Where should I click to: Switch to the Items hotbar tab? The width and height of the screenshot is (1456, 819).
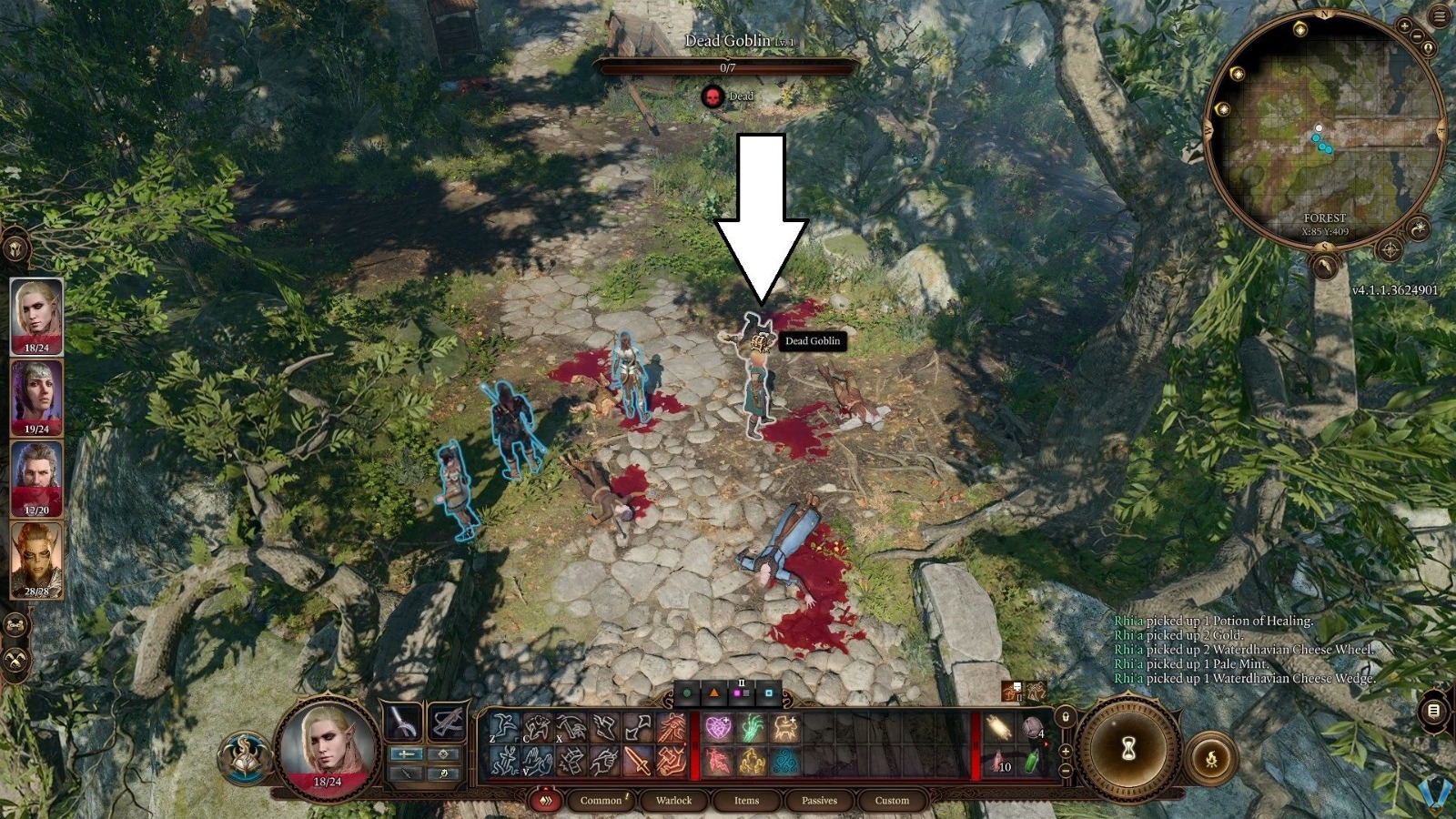click(746, 801)
